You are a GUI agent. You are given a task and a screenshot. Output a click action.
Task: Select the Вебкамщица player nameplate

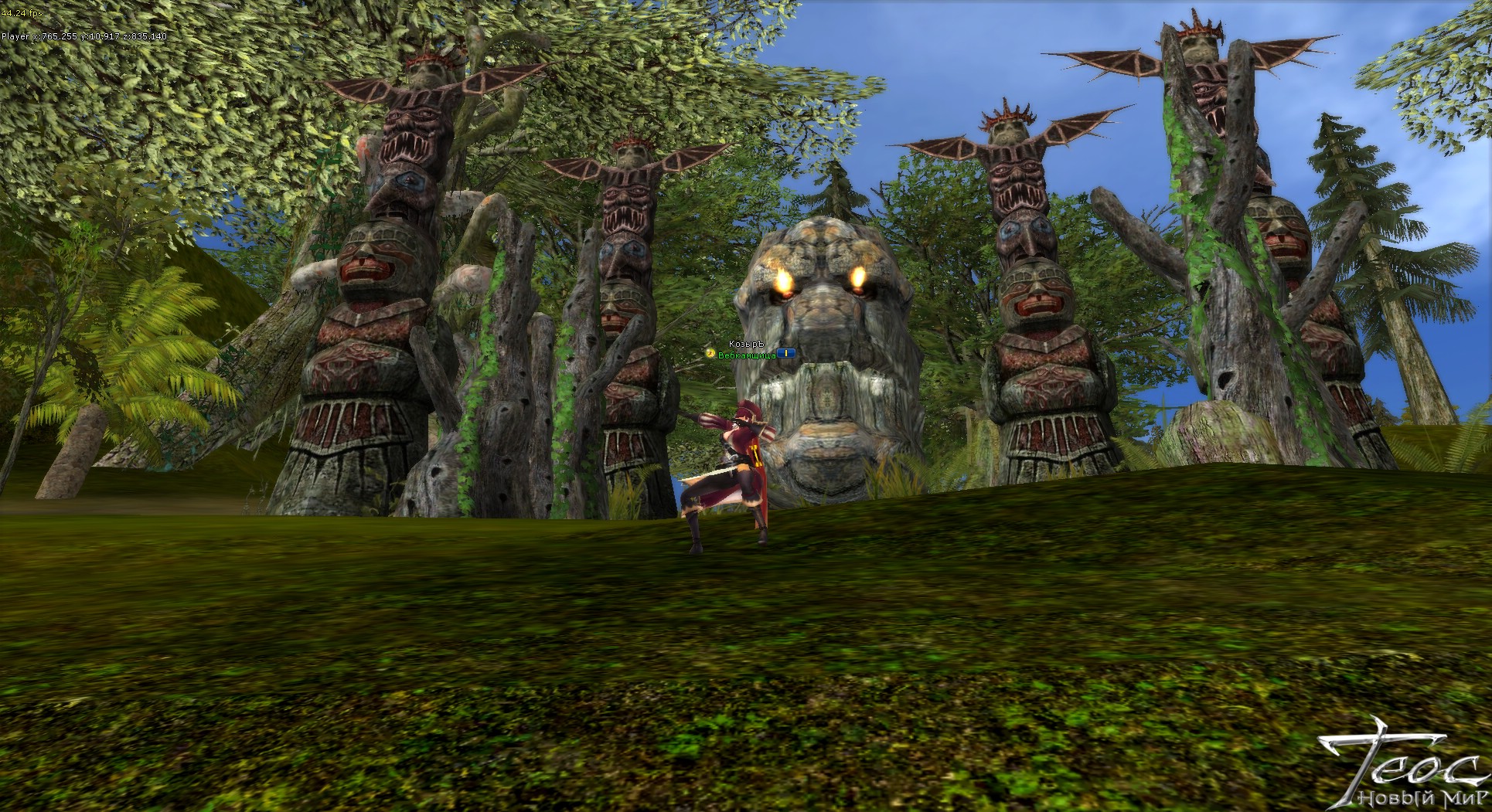point(747,355)
